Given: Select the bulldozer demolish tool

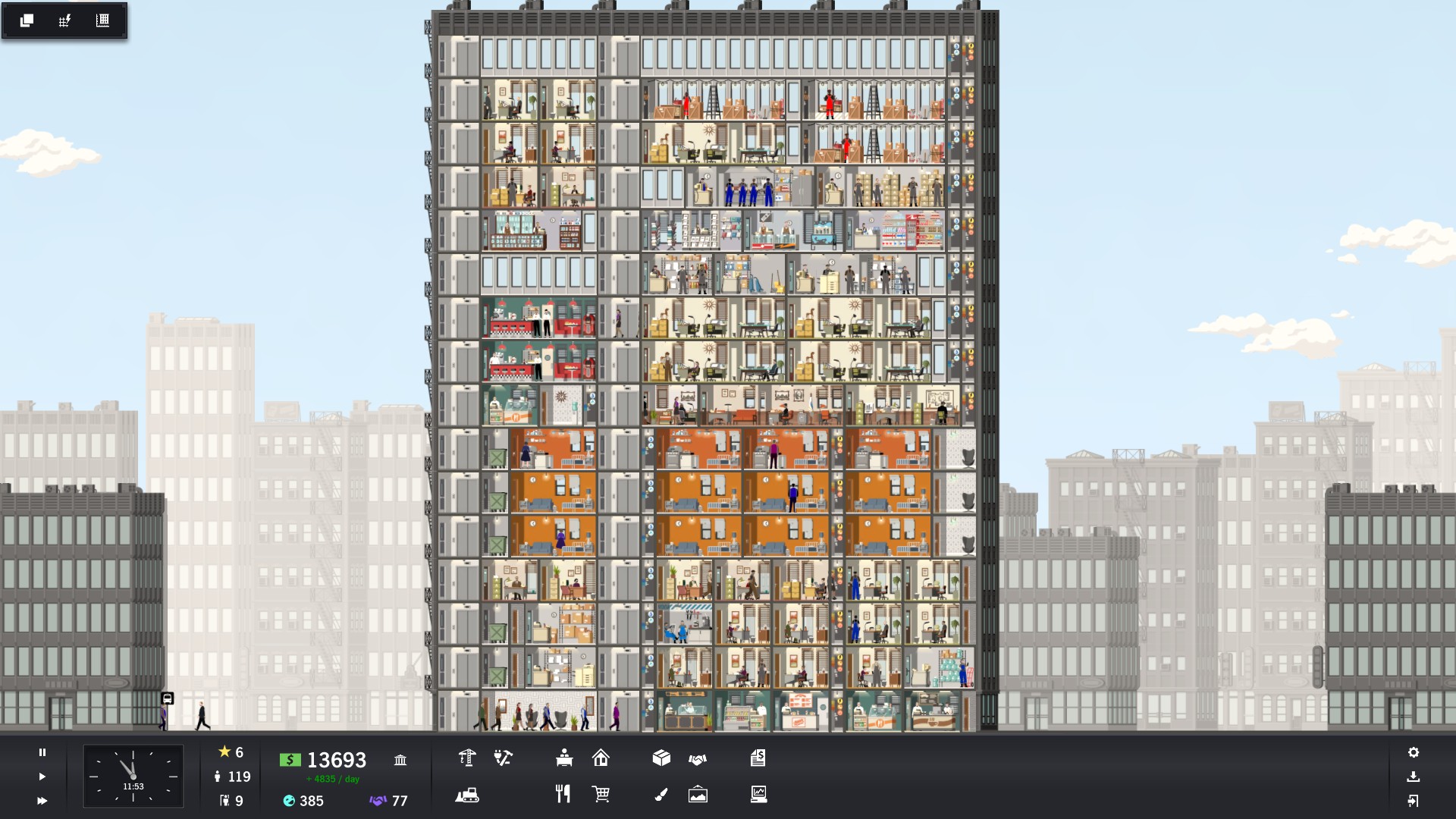Looking at the screenshot, I should (467, 795).
